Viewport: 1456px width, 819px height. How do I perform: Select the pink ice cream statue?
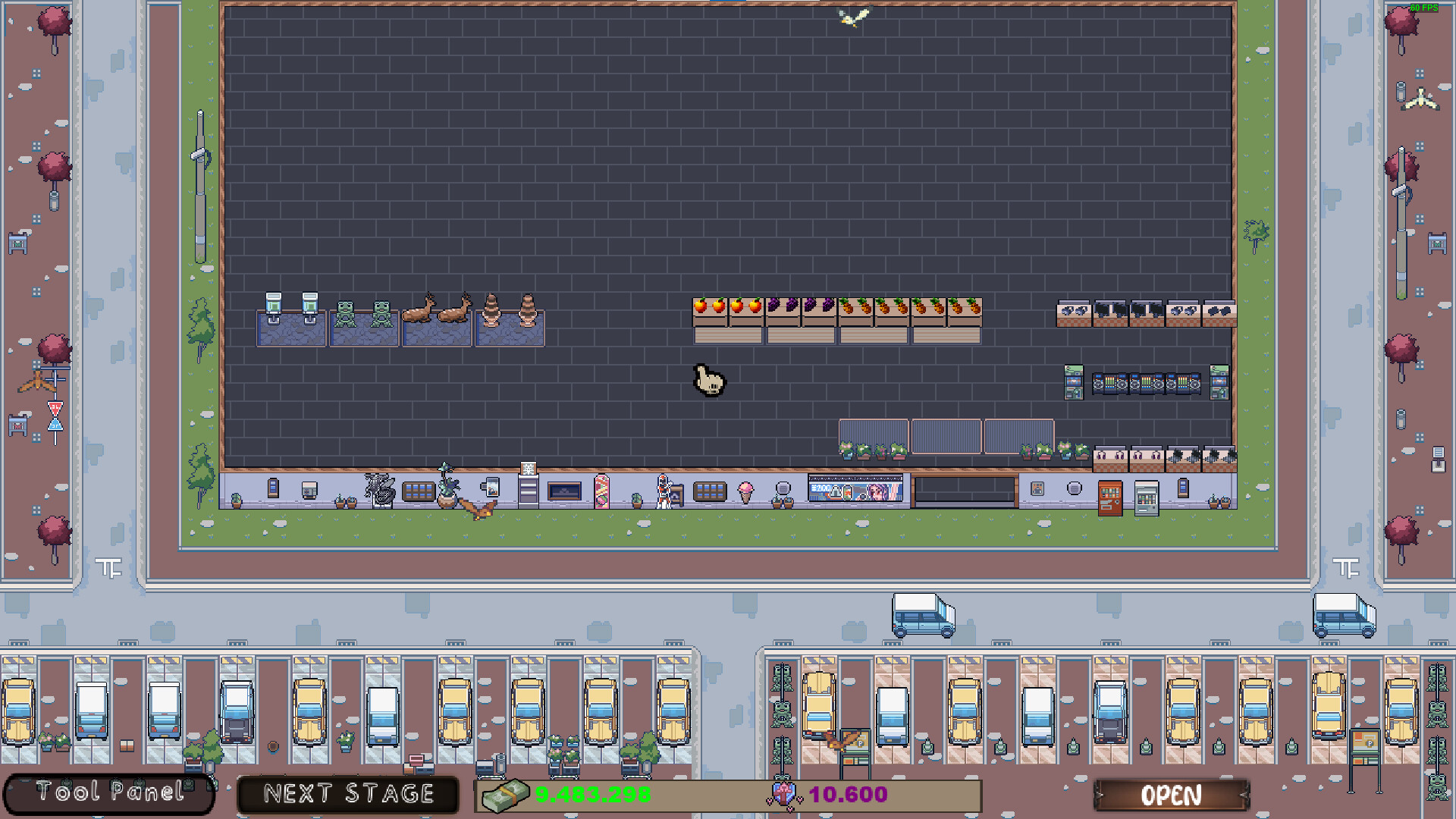(x=745, y=493)
